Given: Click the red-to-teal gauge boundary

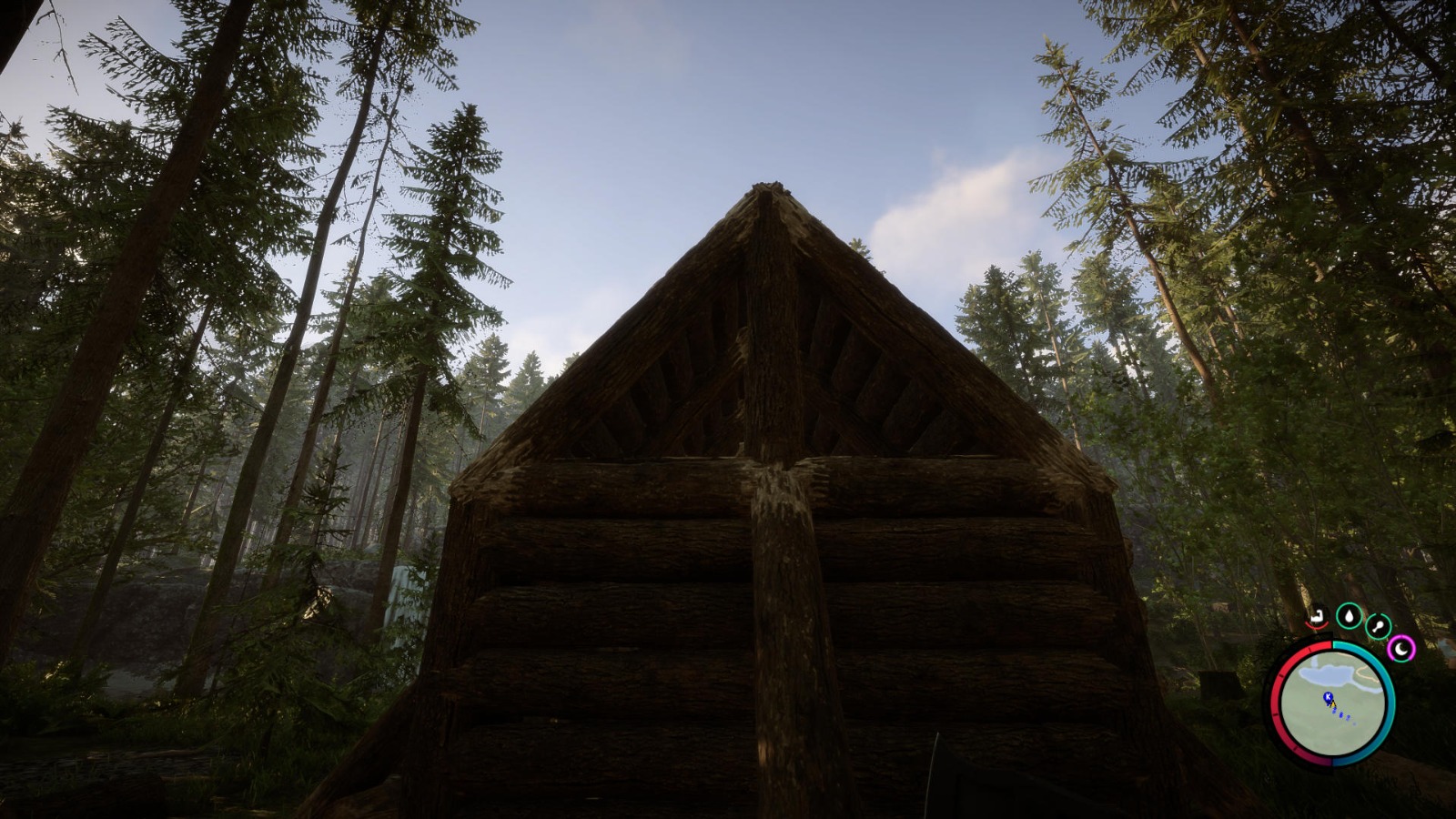Looking at the screenshot, I should click(1332, 642).
